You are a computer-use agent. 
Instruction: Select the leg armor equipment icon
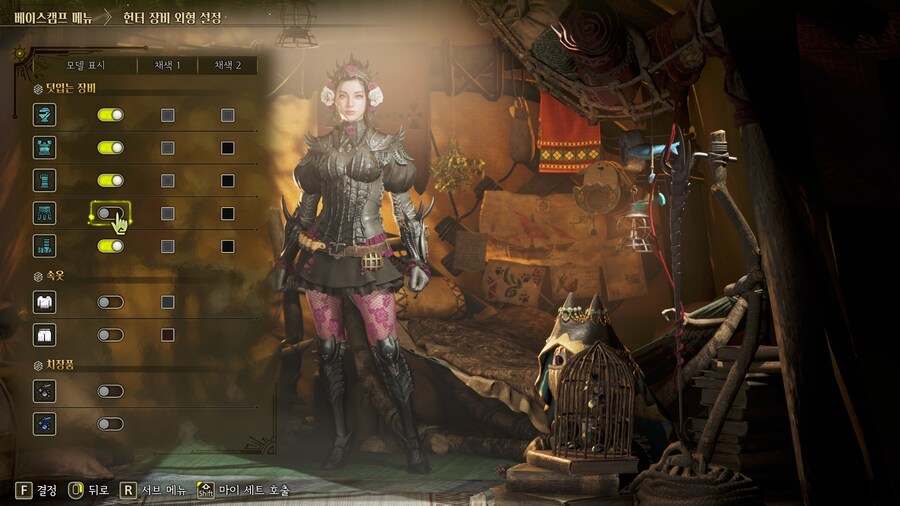44,245
